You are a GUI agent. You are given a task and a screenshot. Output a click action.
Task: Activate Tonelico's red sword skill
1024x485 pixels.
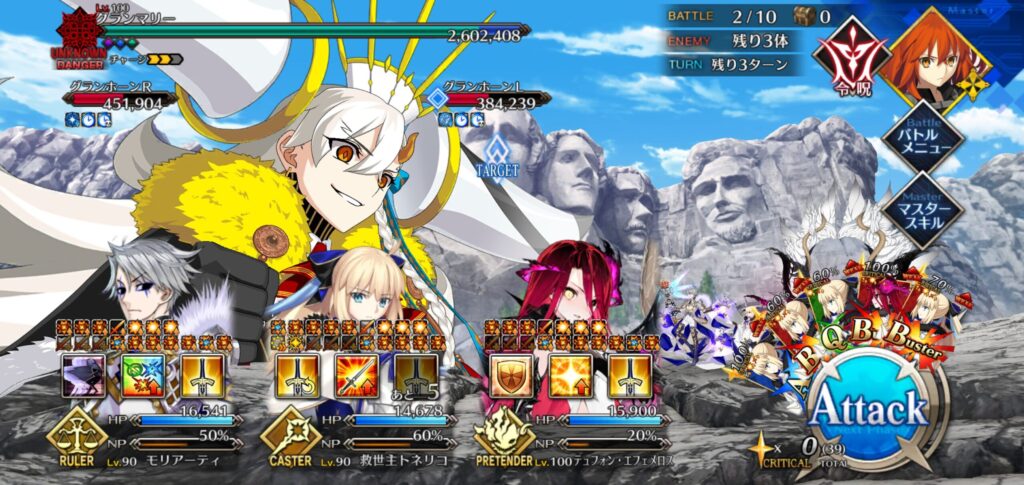pos(357,374)
